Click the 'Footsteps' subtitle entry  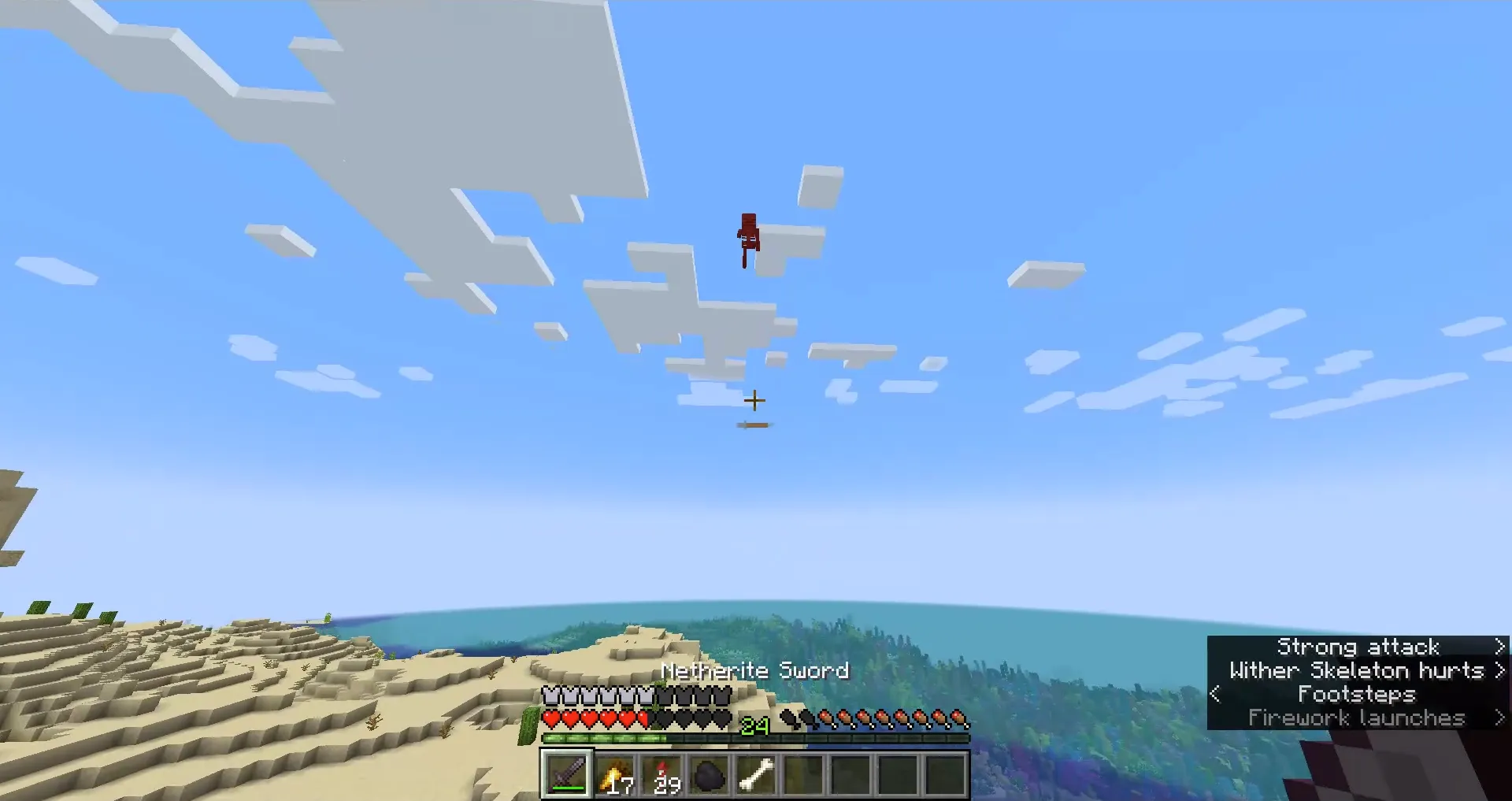[1357, 694]
